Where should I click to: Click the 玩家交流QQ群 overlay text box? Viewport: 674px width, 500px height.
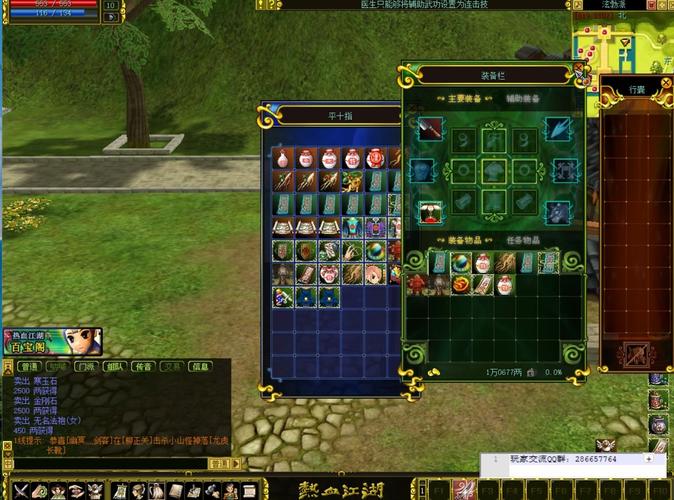coord(572,459)
